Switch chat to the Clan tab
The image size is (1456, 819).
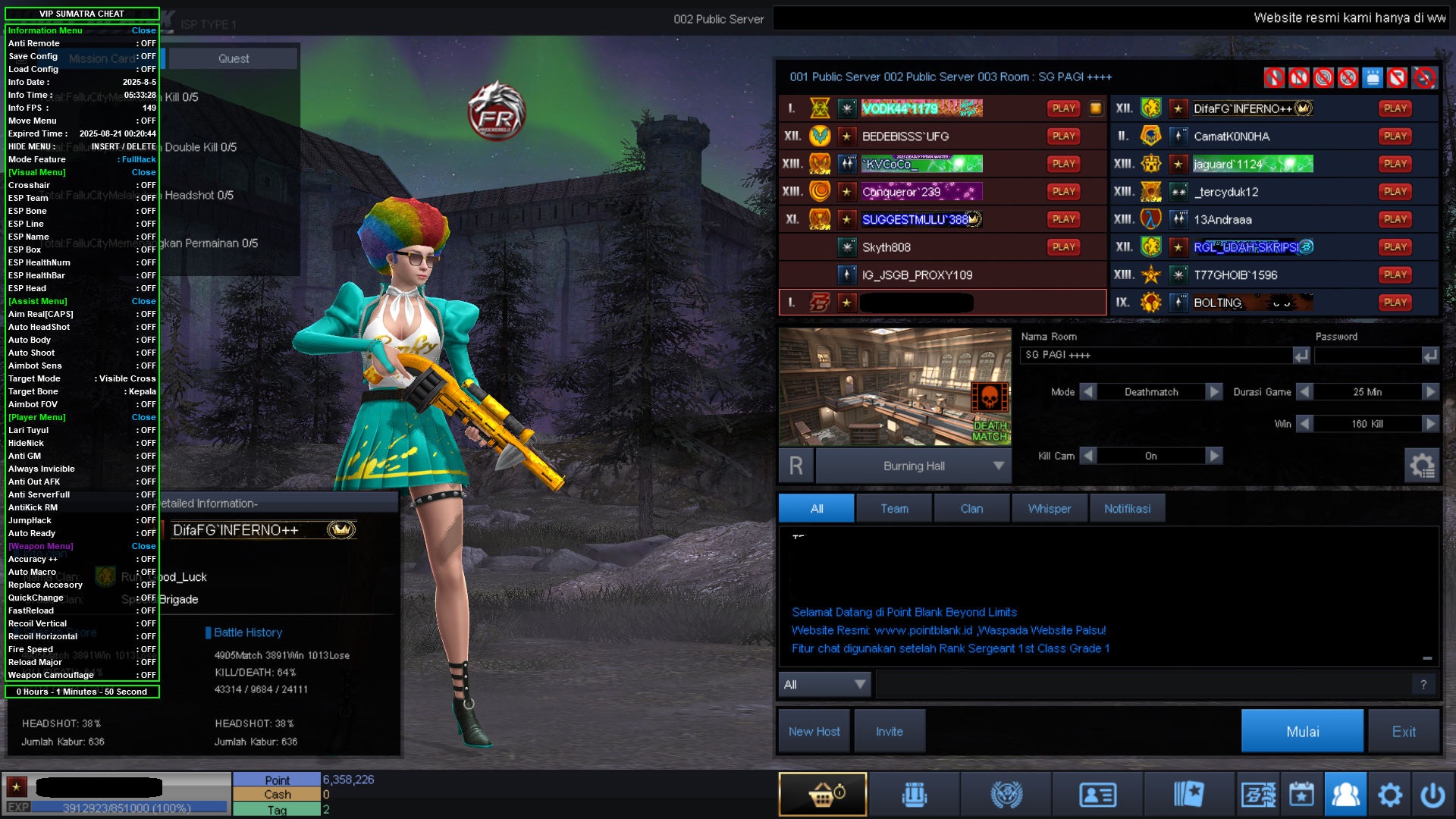971,508
